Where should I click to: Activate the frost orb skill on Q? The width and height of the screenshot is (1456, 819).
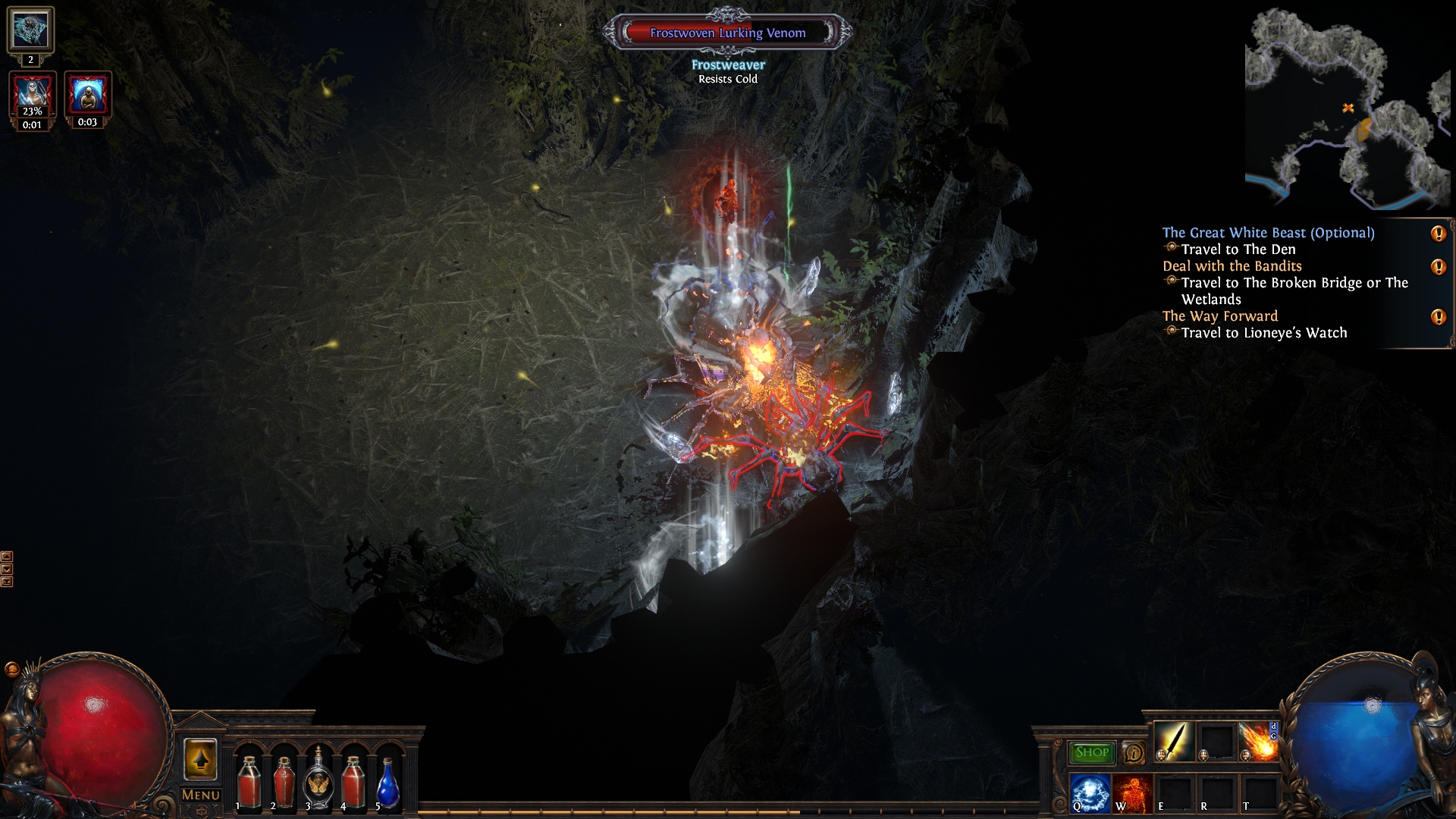tap(1090, 792)
